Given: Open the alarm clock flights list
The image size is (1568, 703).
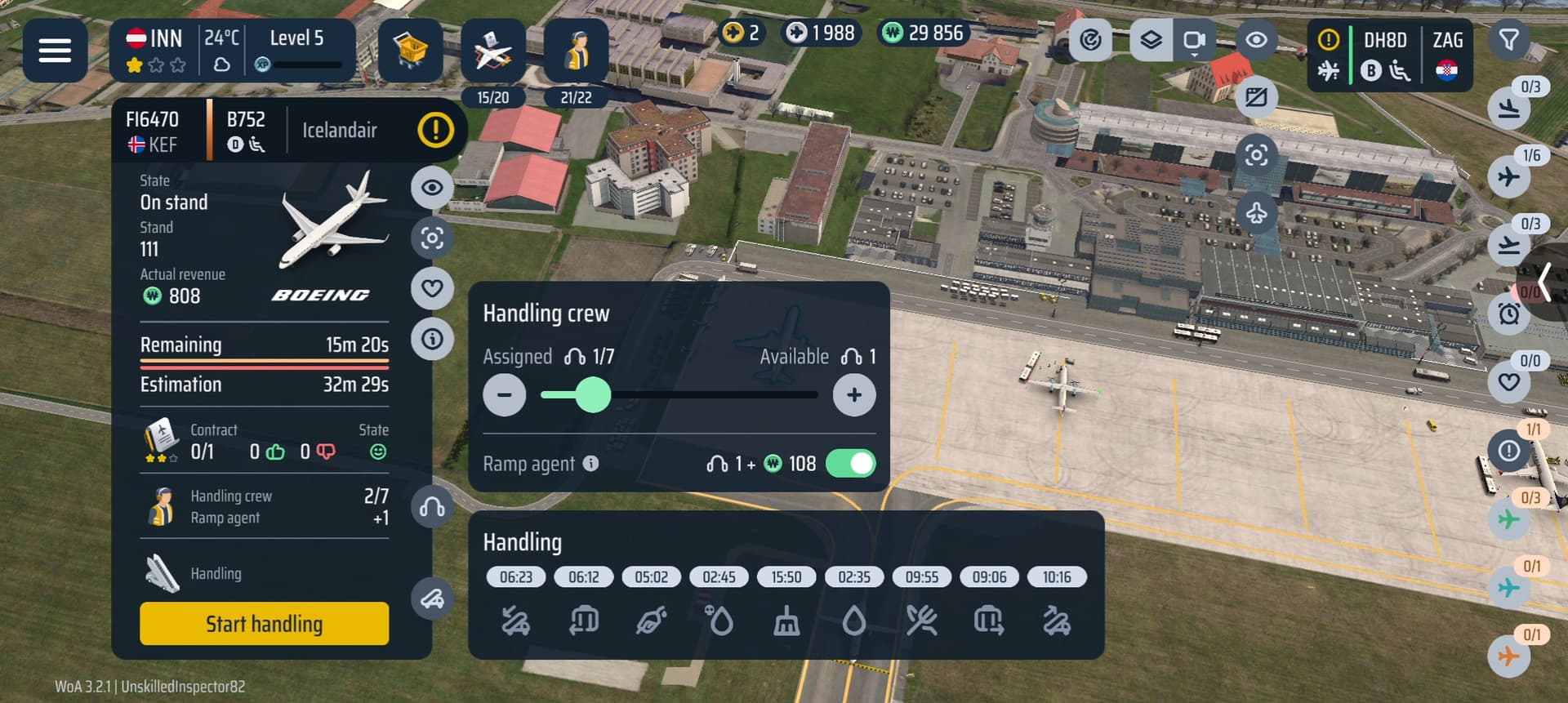Looking at the screenshot, I should [1508, 314].
